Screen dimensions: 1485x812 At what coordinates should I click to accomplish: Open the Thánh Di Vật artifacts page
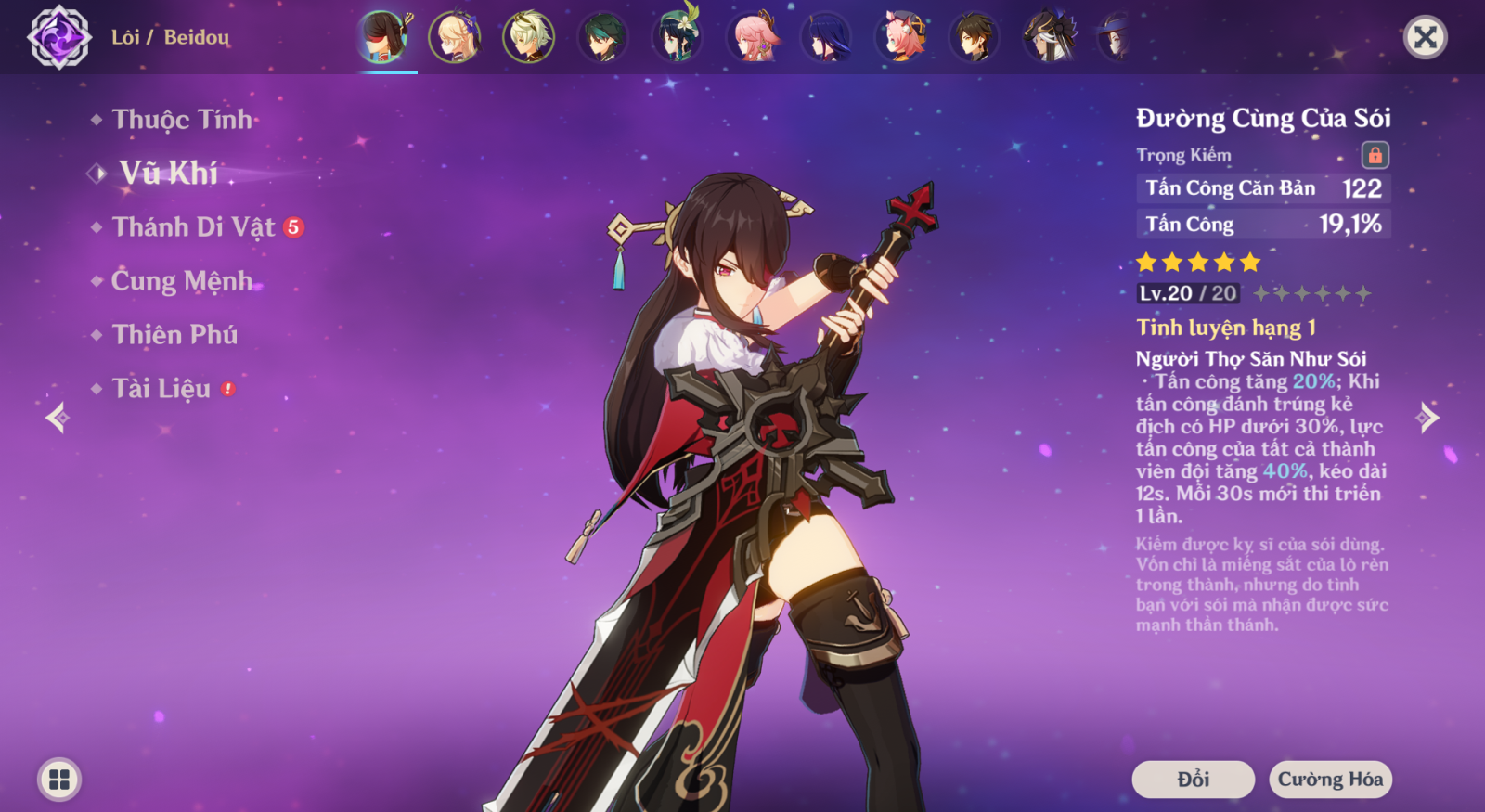tap(193, 227)
